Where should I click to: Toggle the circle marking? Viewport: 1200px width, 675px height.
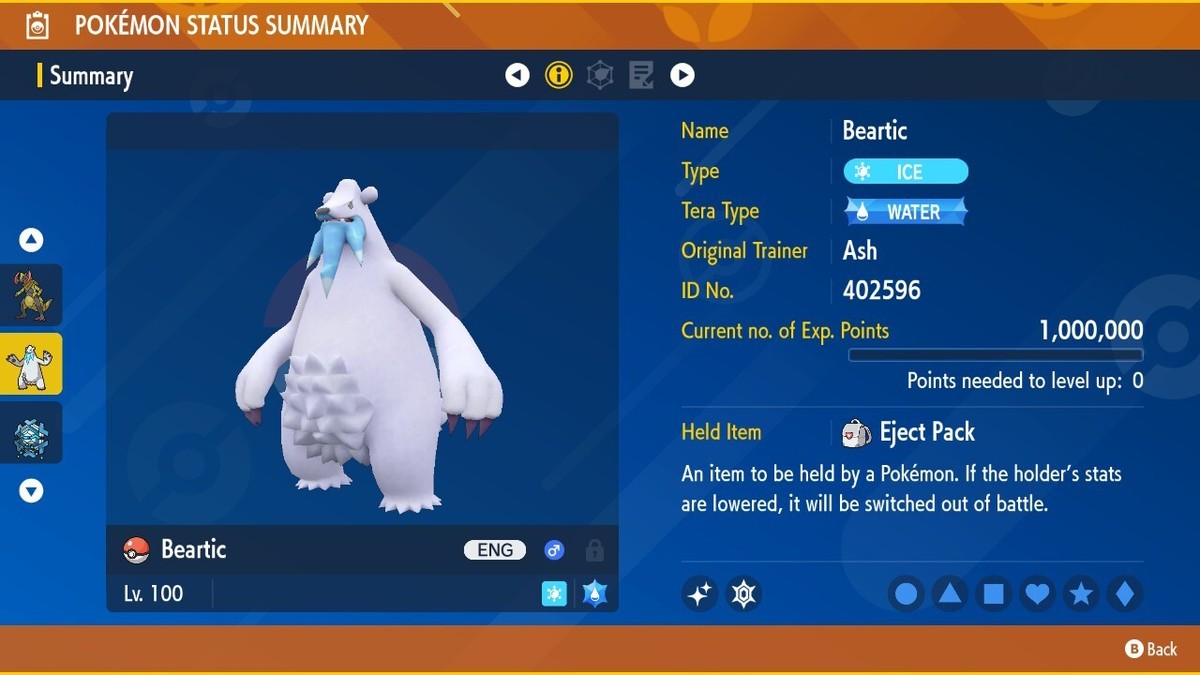tap(906, 594)
